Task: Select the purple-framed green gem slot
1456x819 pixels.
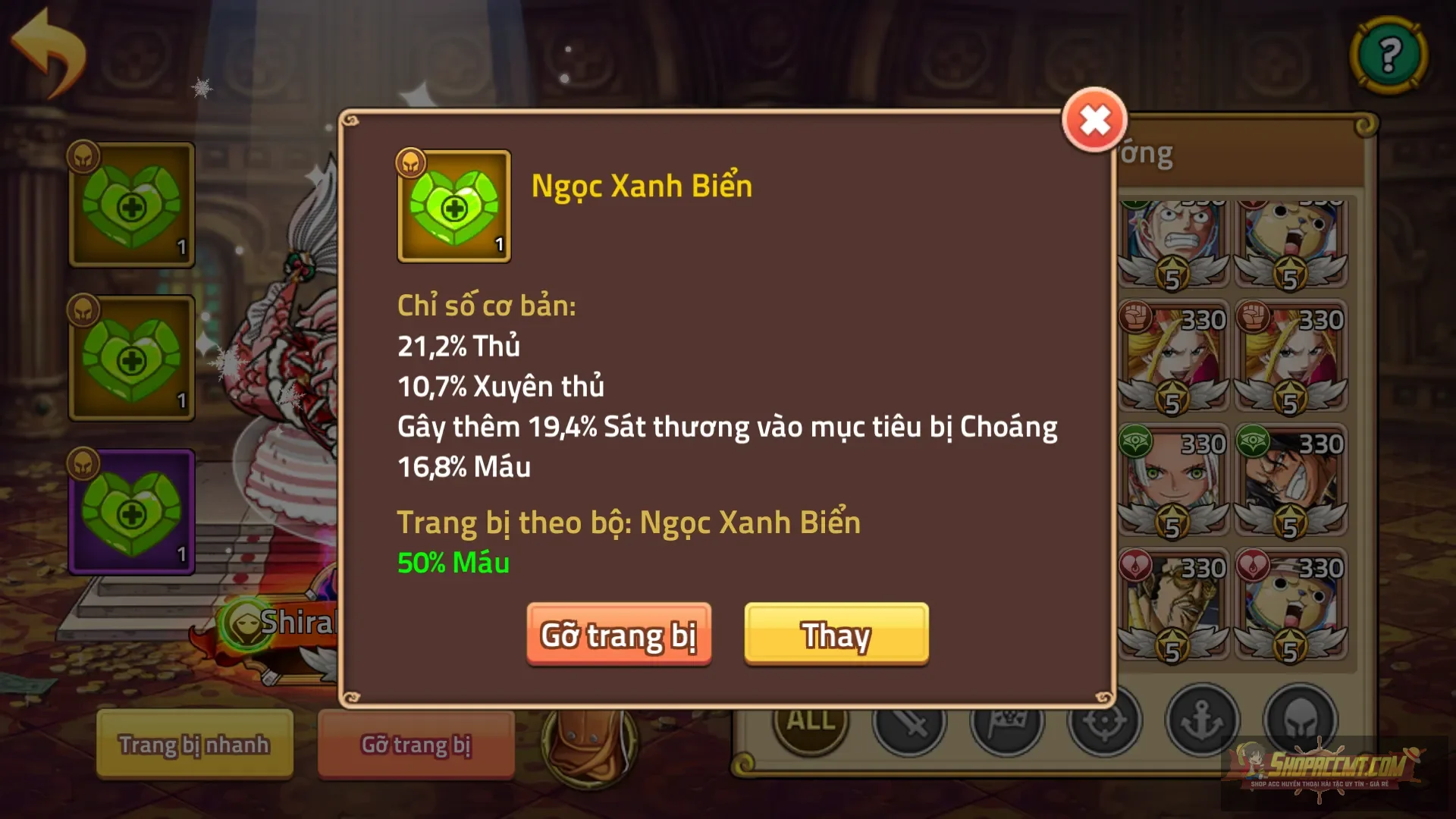Action: [130, 510]
